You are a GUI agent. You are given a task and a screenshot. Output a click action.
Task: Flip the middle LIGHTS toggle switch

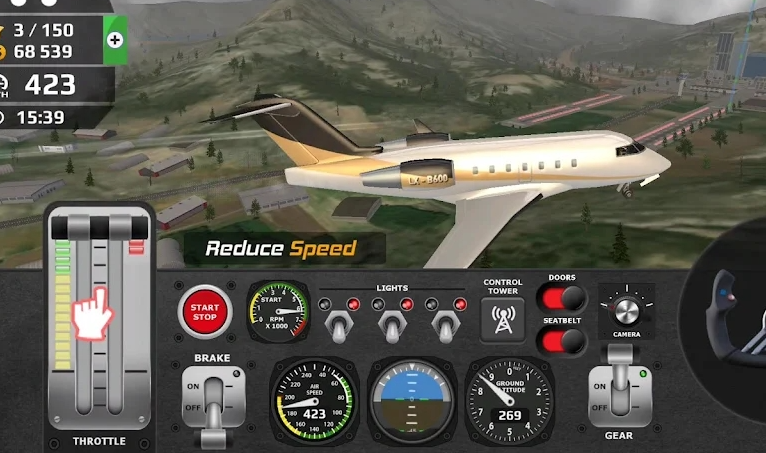click(x=390, y=323)
